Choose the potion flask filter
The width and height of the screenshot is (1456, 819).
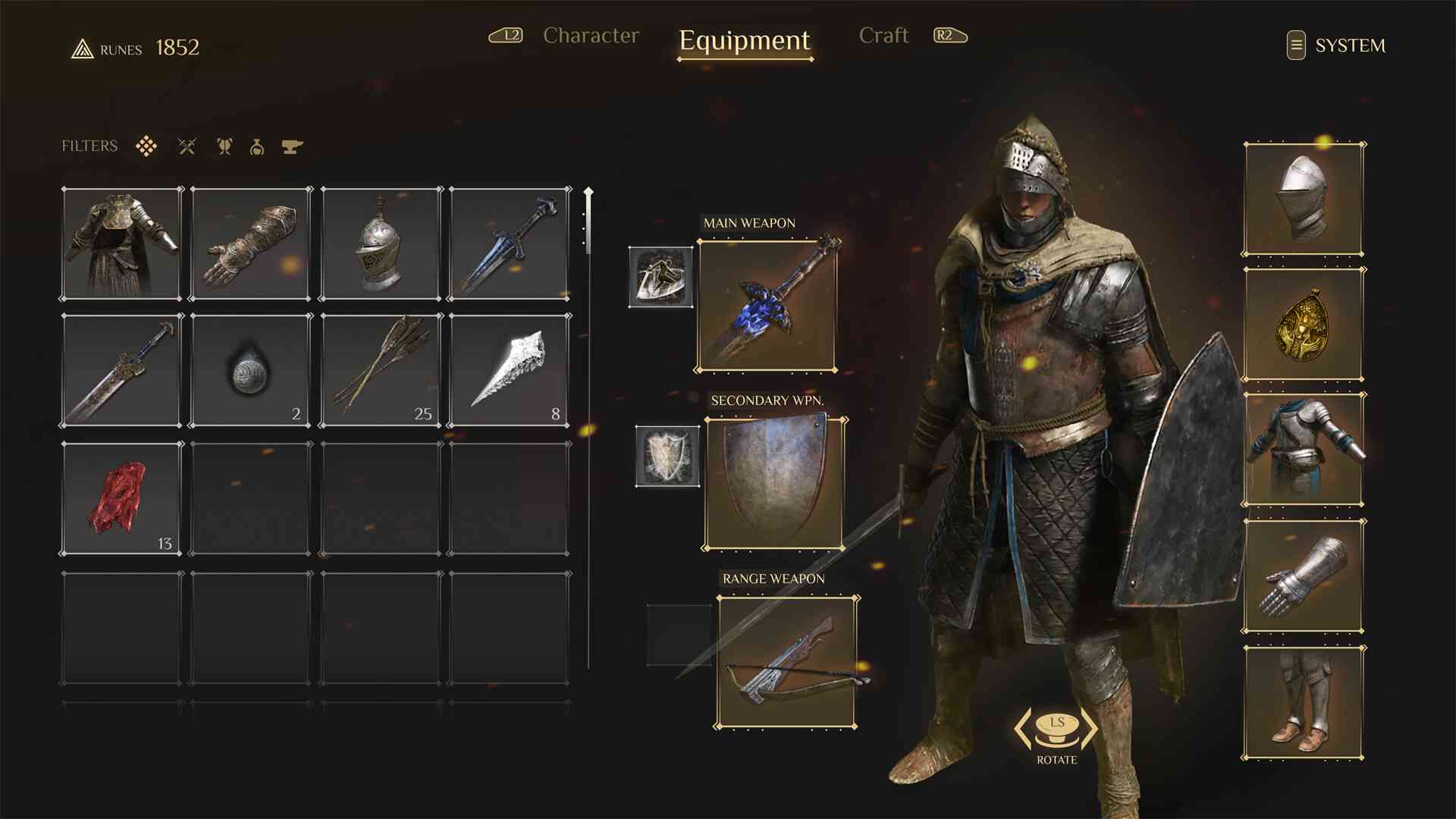257,146
